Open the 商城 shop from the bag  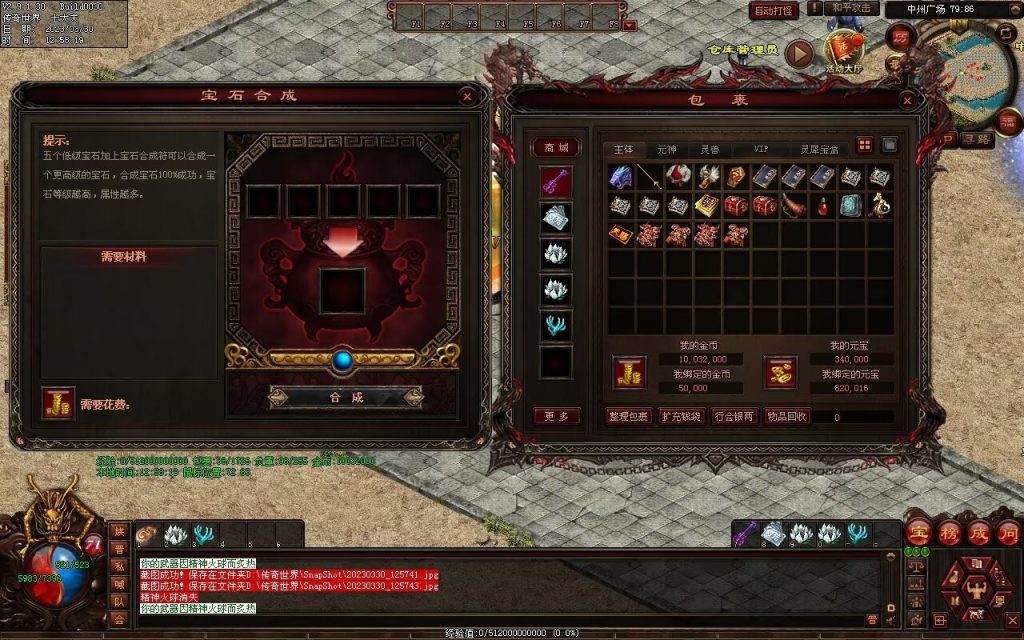pos(556,148)
